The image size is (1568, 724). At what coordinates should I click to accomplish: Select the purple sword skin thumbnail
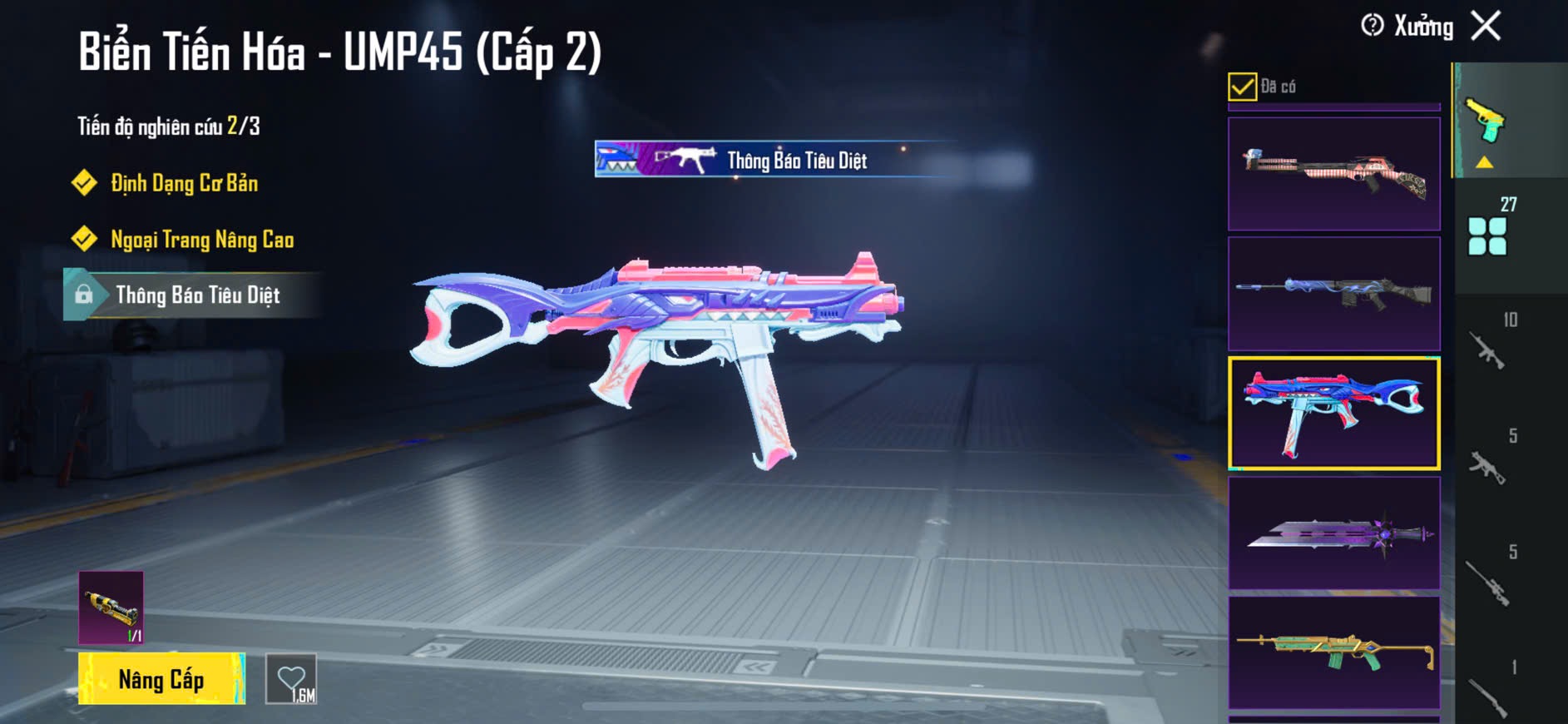click(1333, 533)
